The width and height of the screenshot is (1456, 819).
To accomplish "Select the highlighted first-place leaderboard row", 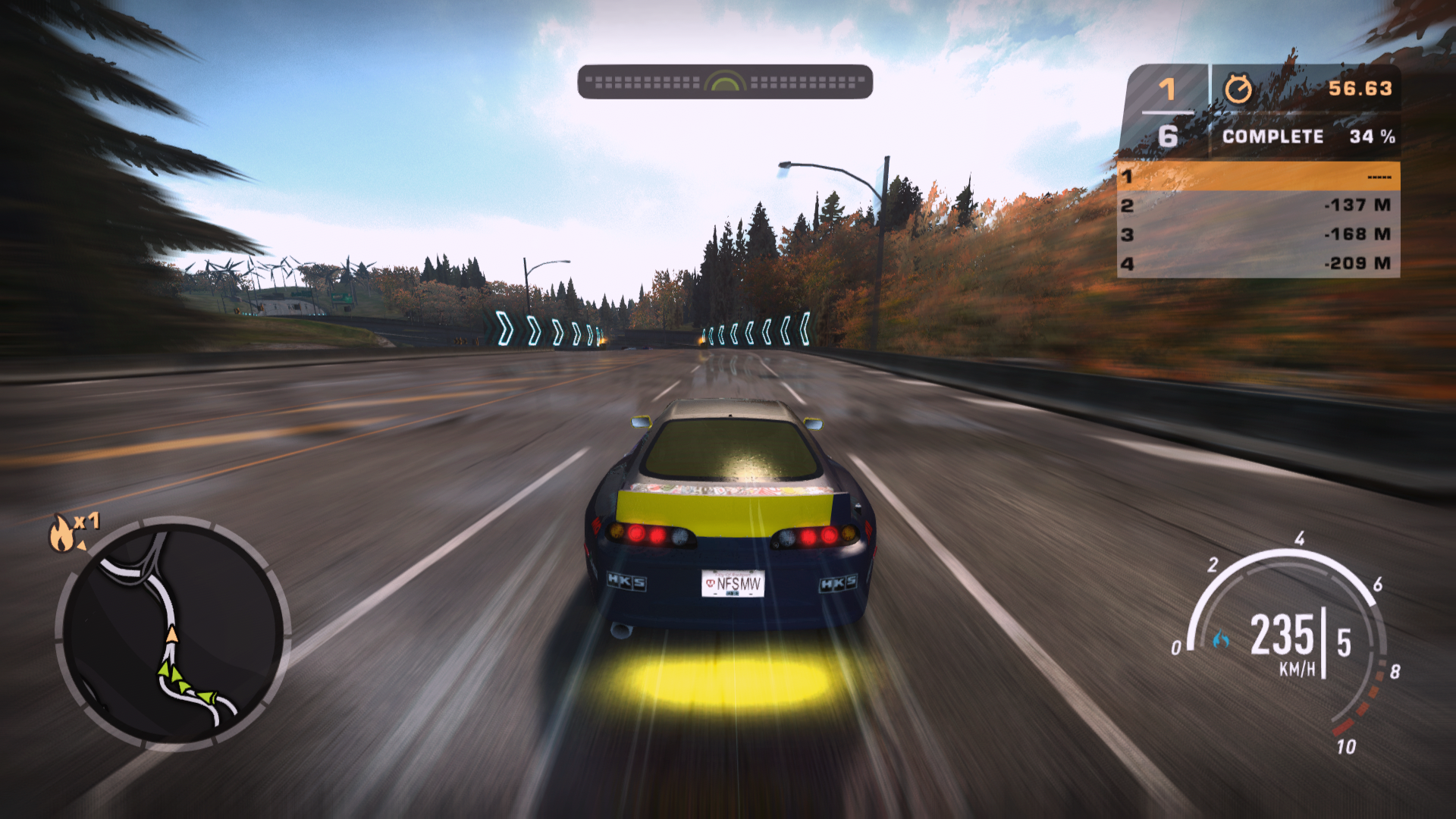I will click(1258, 177).
